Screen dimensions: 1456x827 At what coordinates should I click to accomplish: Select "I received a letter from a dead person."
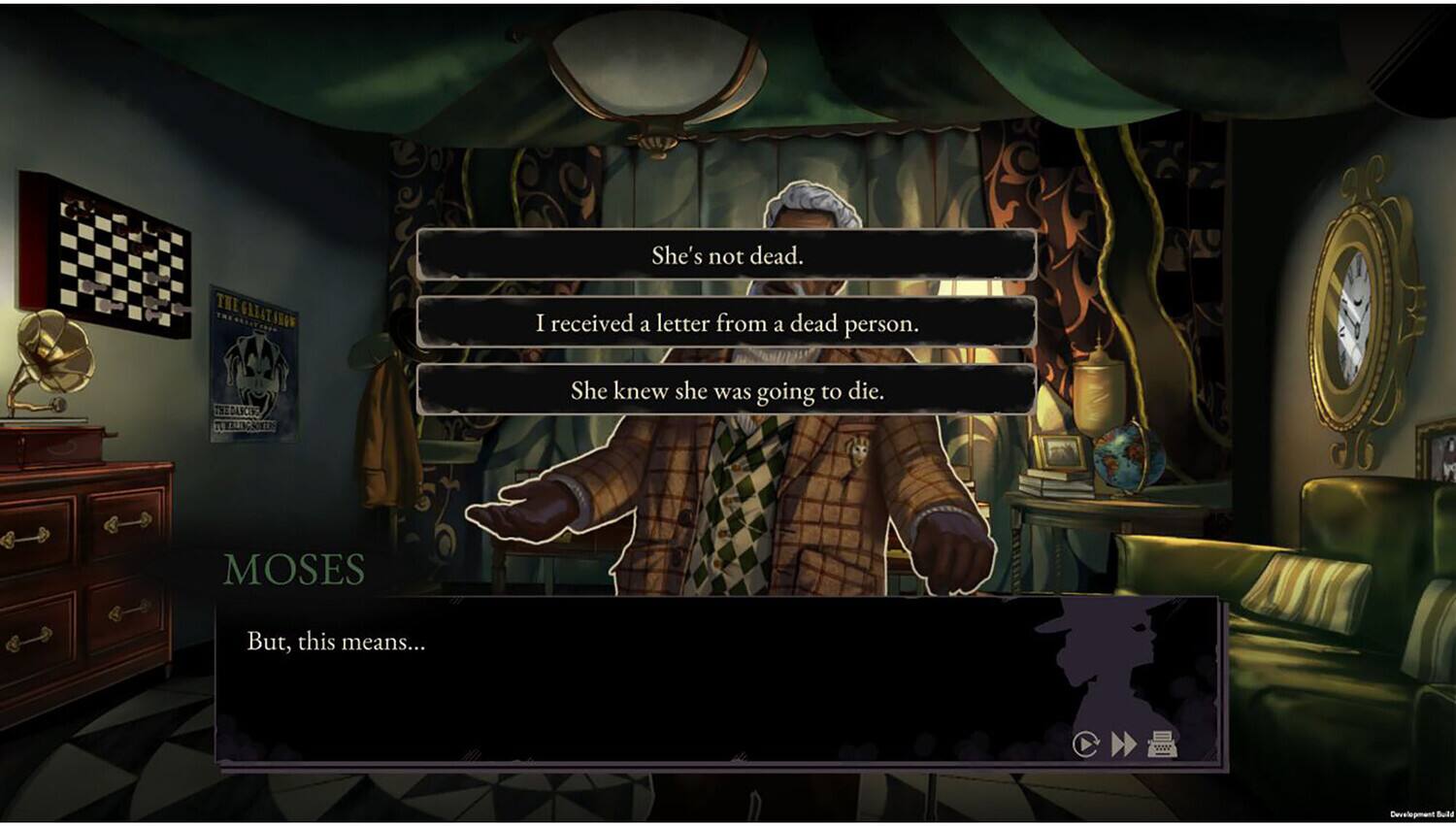(x=726, y=323)
